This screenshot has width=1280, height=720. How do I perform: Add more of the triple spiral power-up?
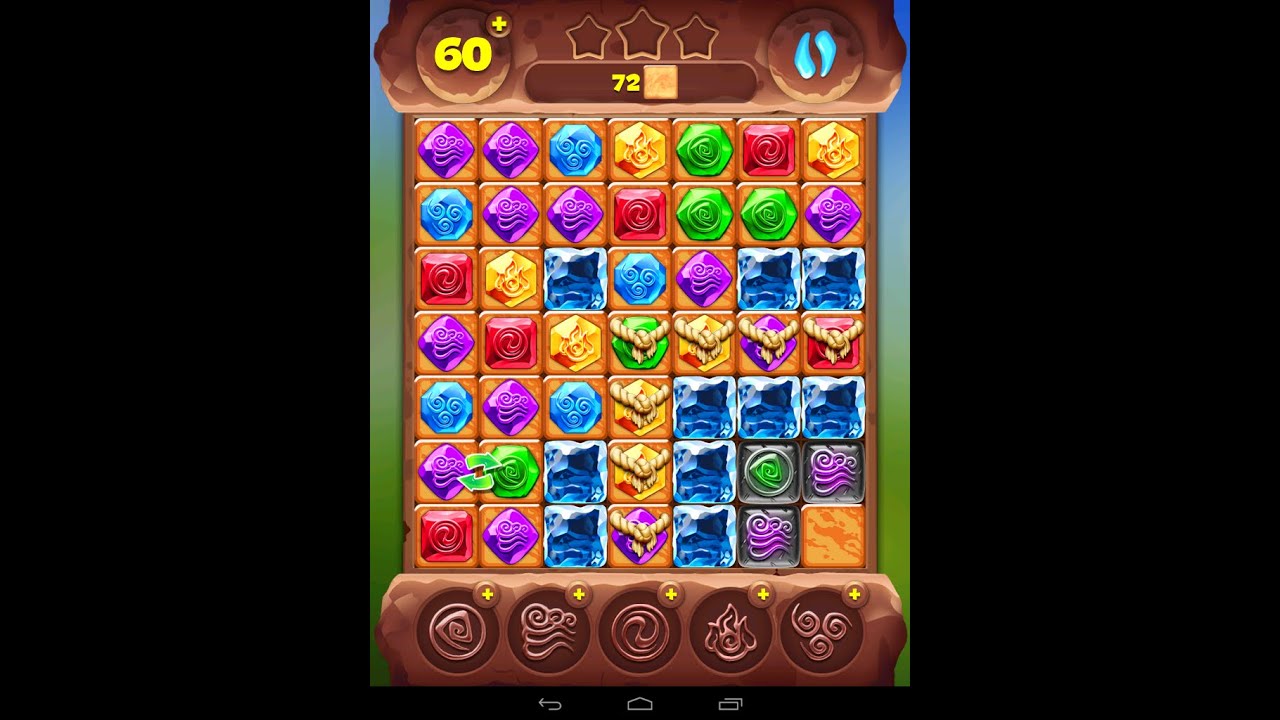[854, 595]
